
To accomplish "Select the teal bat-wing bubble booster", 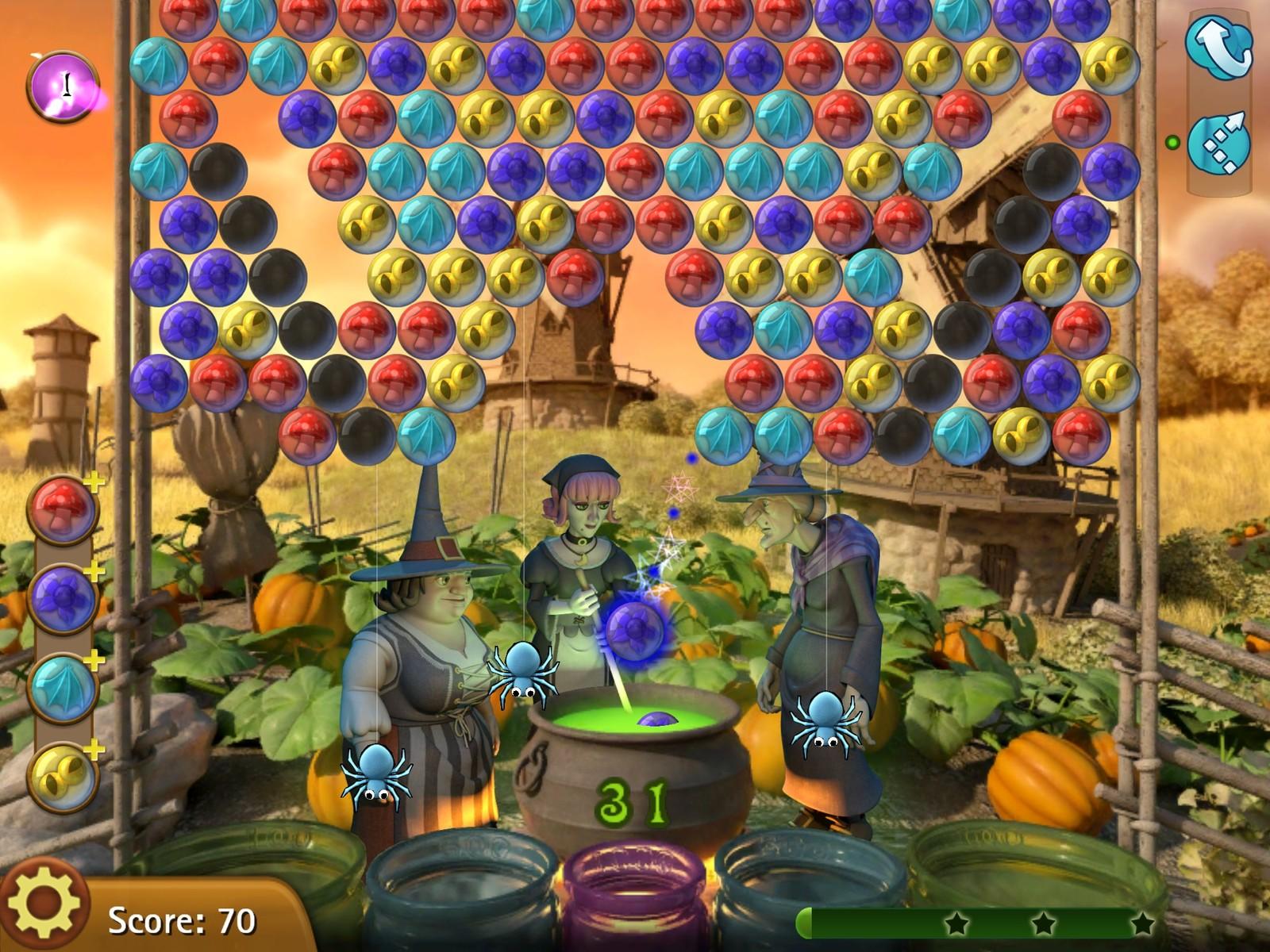I will pyautogui.click(x=62, y=684).
